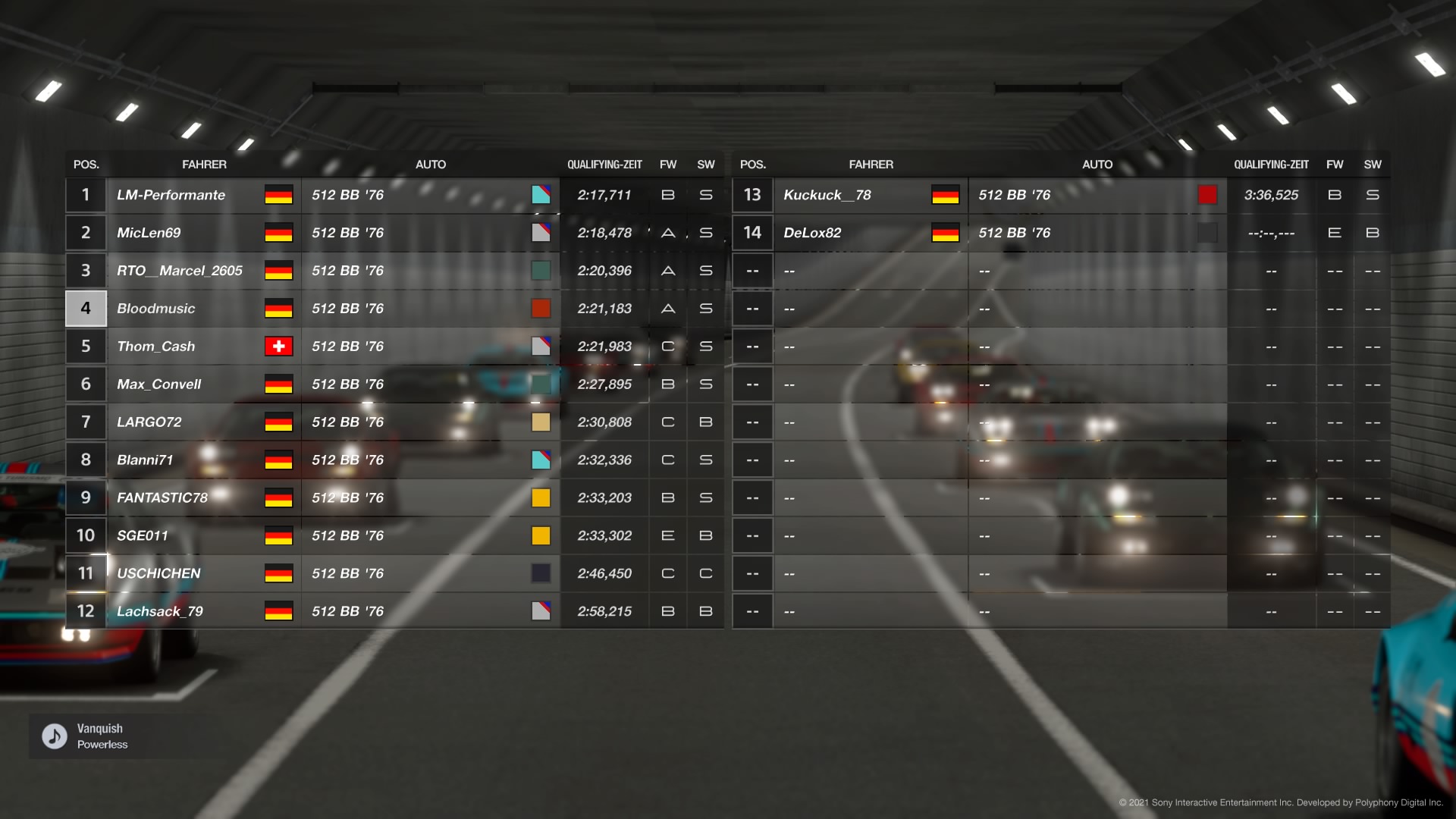Click the cyan livery icon beside LM-Performante
The width and height of the screenshot is (1456, 819).
click(541, 195)
